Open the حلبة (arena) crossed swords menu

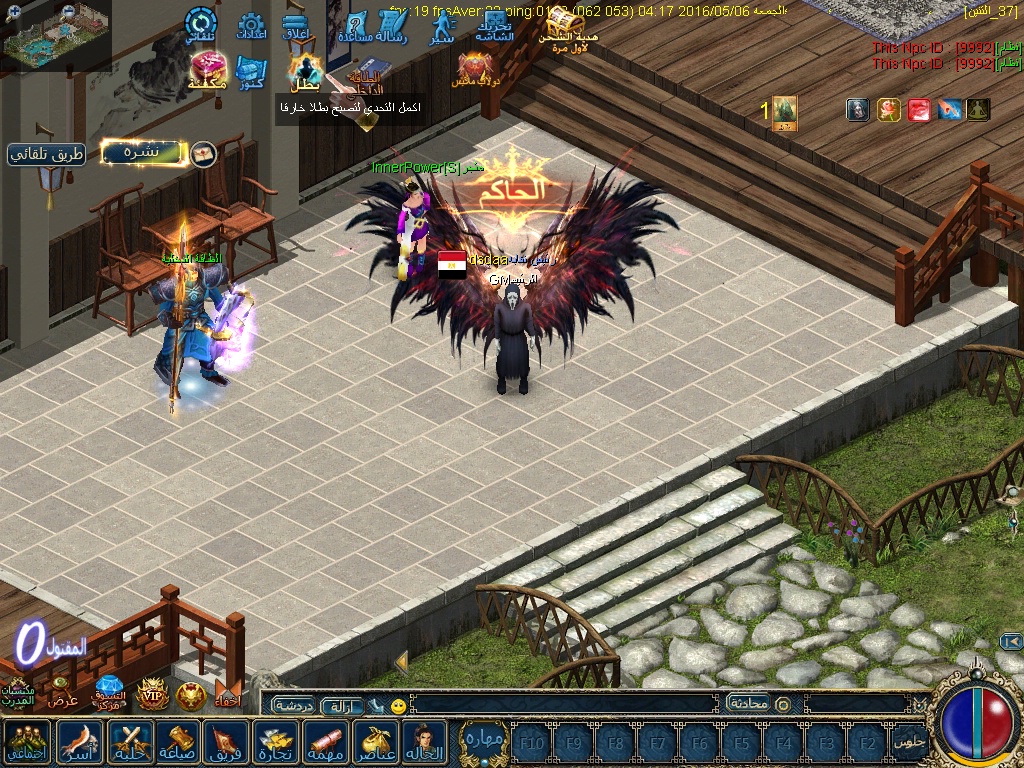click(129, 743)
